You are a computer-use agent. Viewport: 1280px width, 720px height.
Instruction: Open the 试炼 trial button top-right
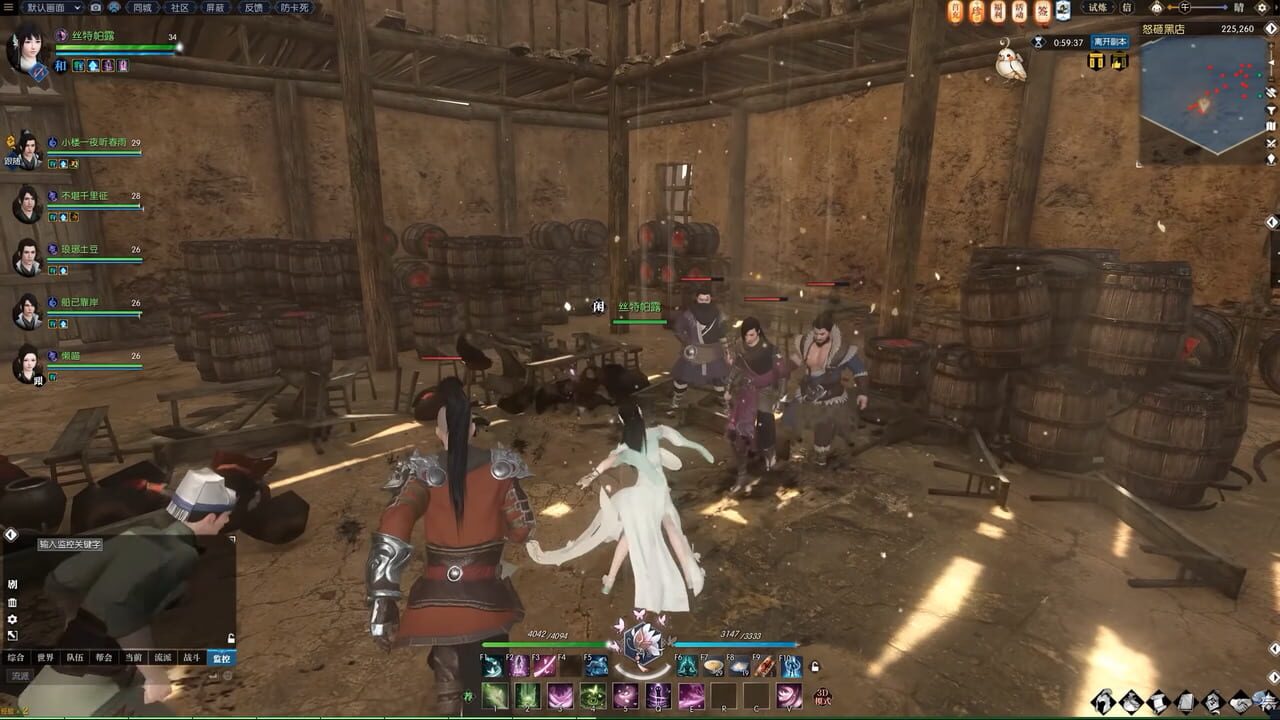click(1098, 9)
